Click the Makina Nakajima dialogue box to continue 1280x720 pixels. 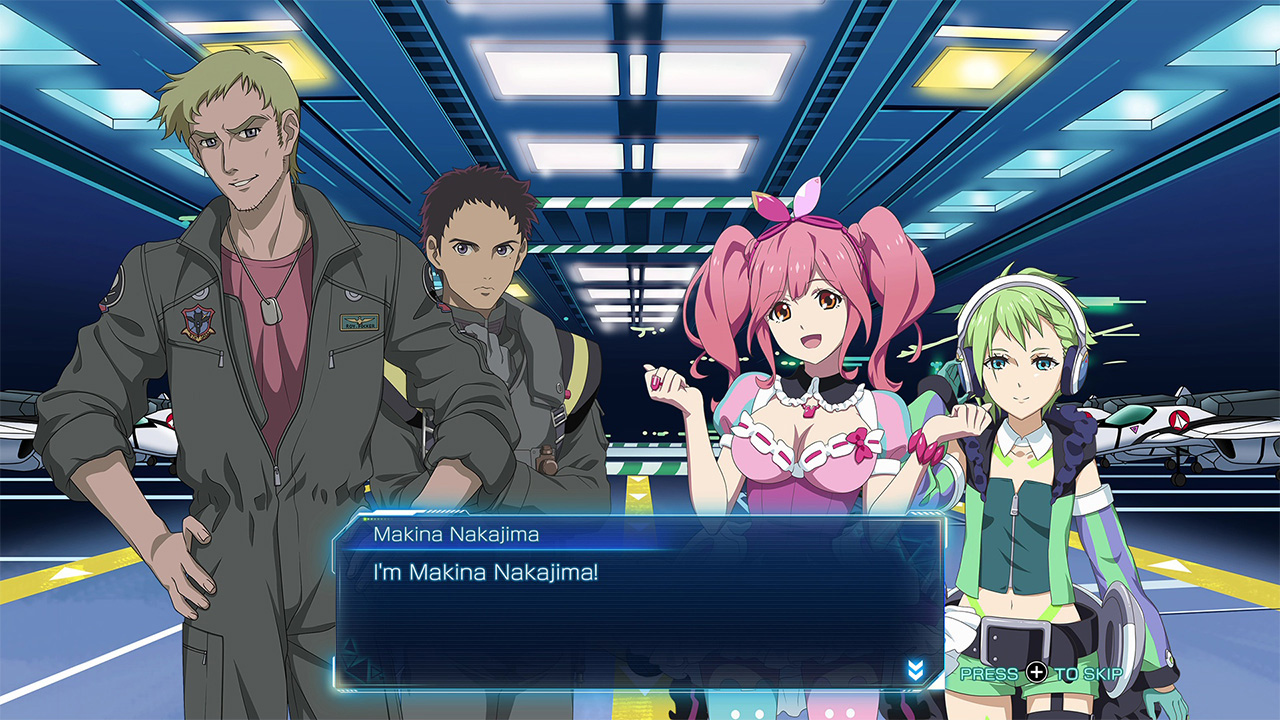point(638,612)
